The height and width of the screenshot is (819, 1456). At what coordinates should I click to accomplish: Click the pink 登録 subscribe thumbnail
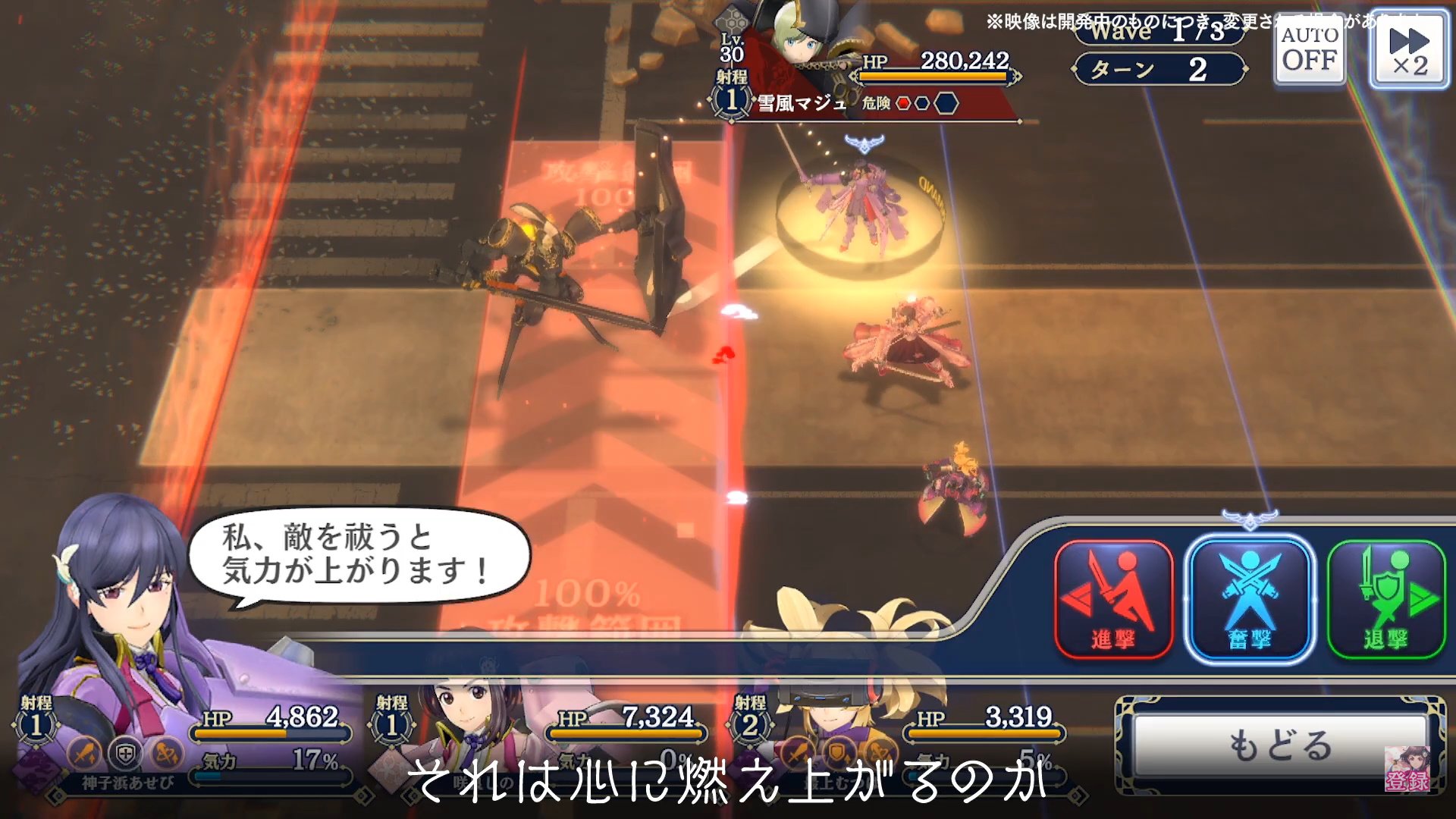click(1407, 770)
